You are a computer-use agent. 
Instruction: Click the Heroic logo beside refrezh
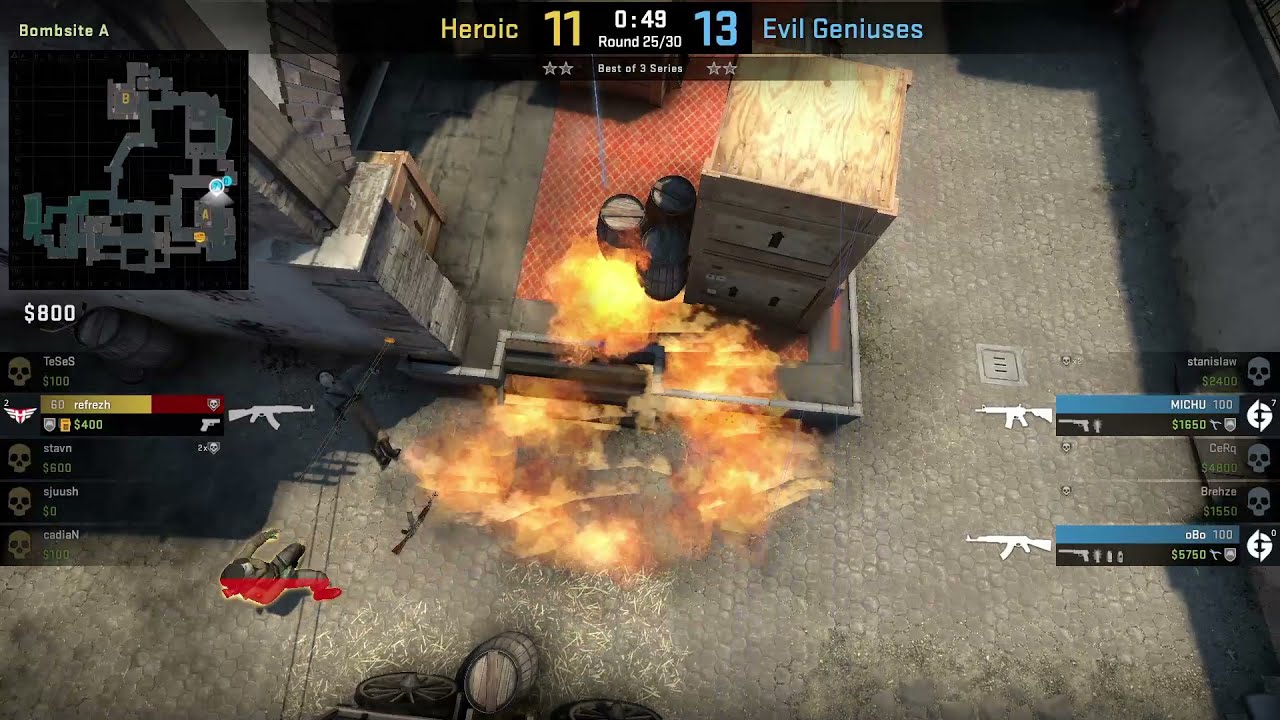[19, 415]
